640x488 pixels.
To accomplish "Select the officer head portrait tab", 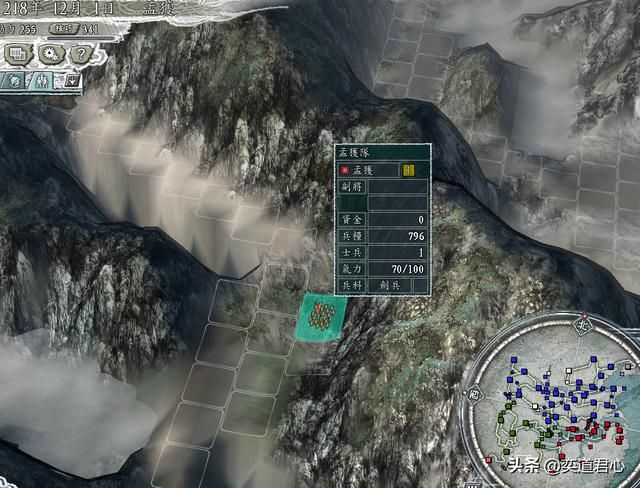I will pos(14,82).
